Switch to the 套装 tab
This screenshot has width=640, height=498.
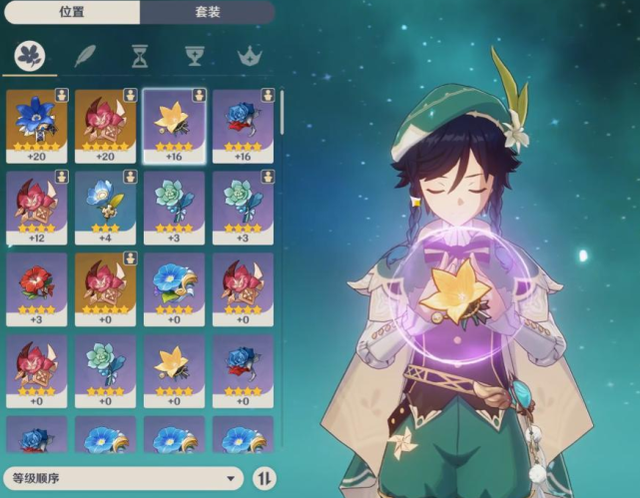(x=206, y=12)
